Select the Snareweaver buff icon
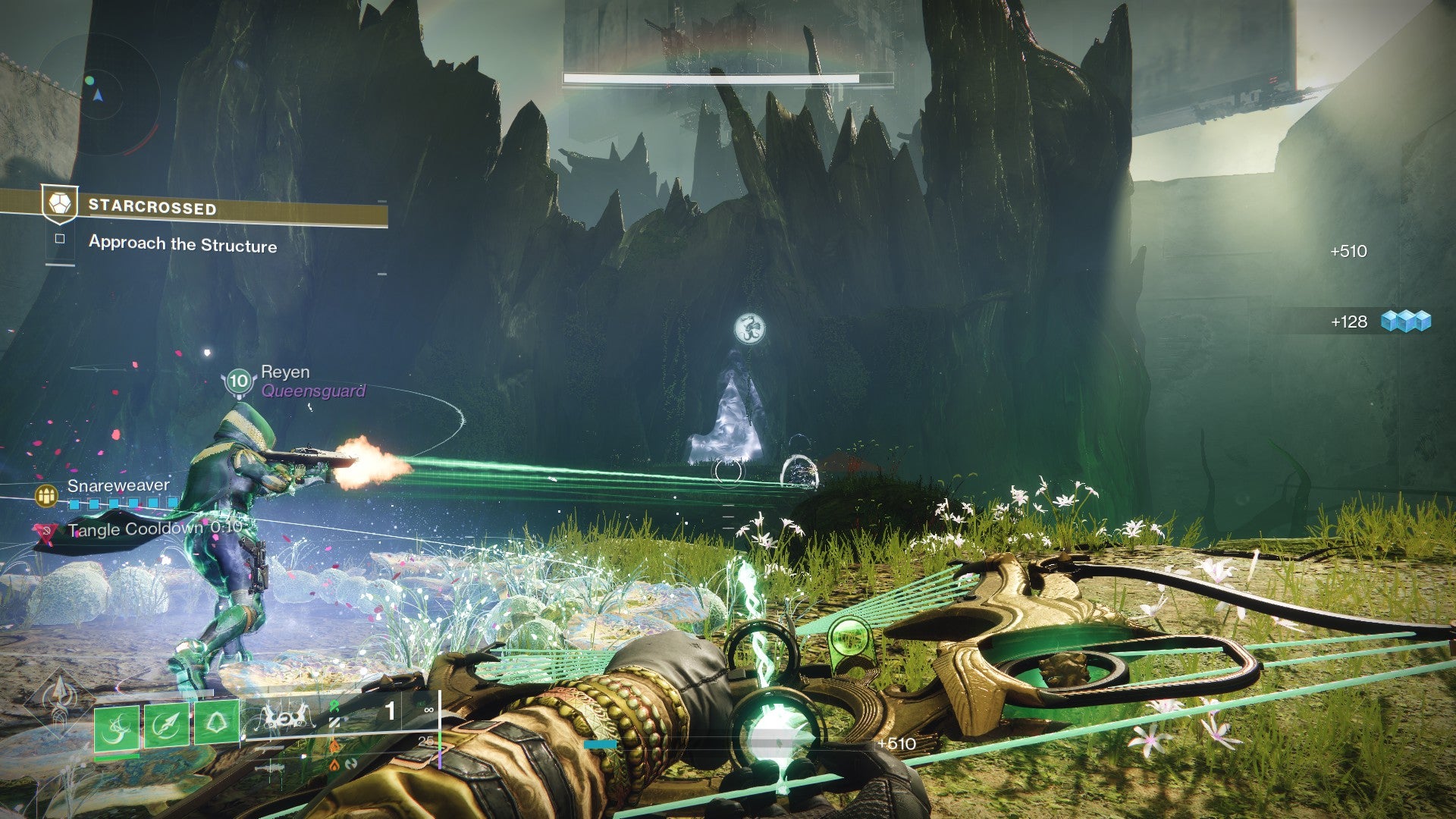1456x819 pixels. [47, 496]
